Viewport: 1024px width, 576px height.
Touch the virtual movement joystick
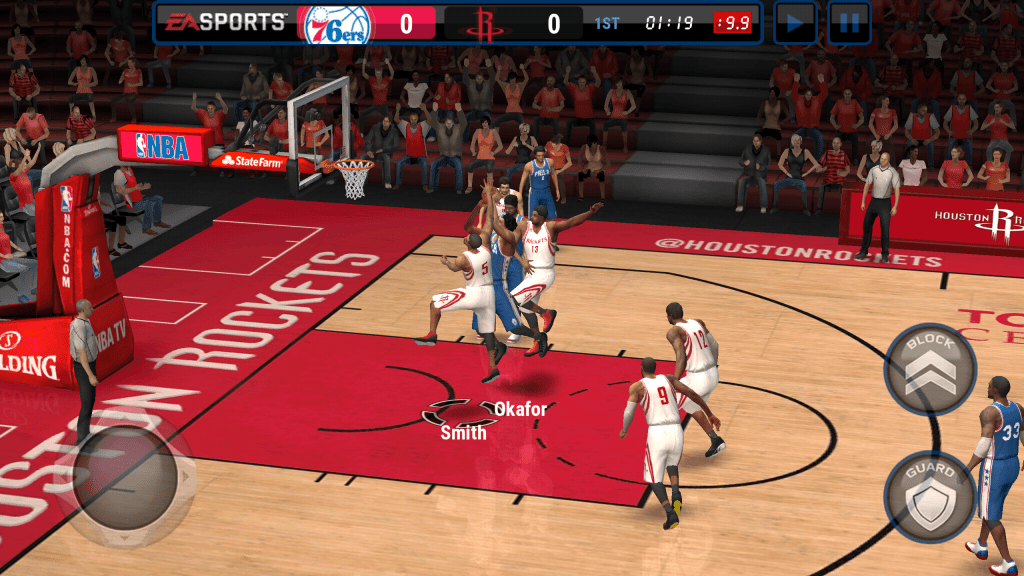click(125, 477)
